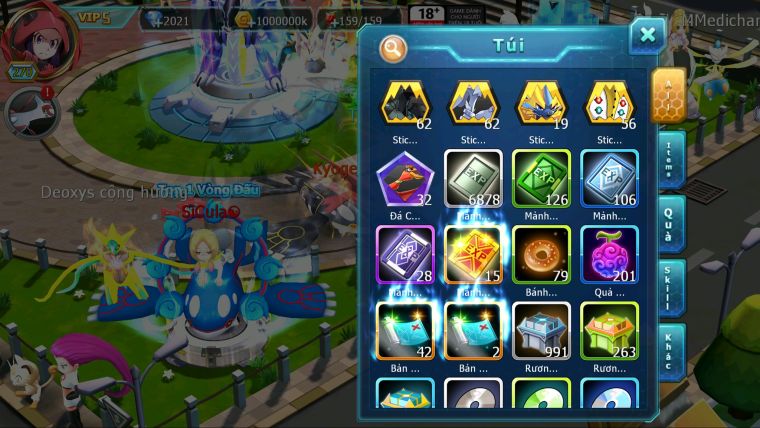Switch to the Quà tab
This screenshot has height=428, width=760.
668,221
